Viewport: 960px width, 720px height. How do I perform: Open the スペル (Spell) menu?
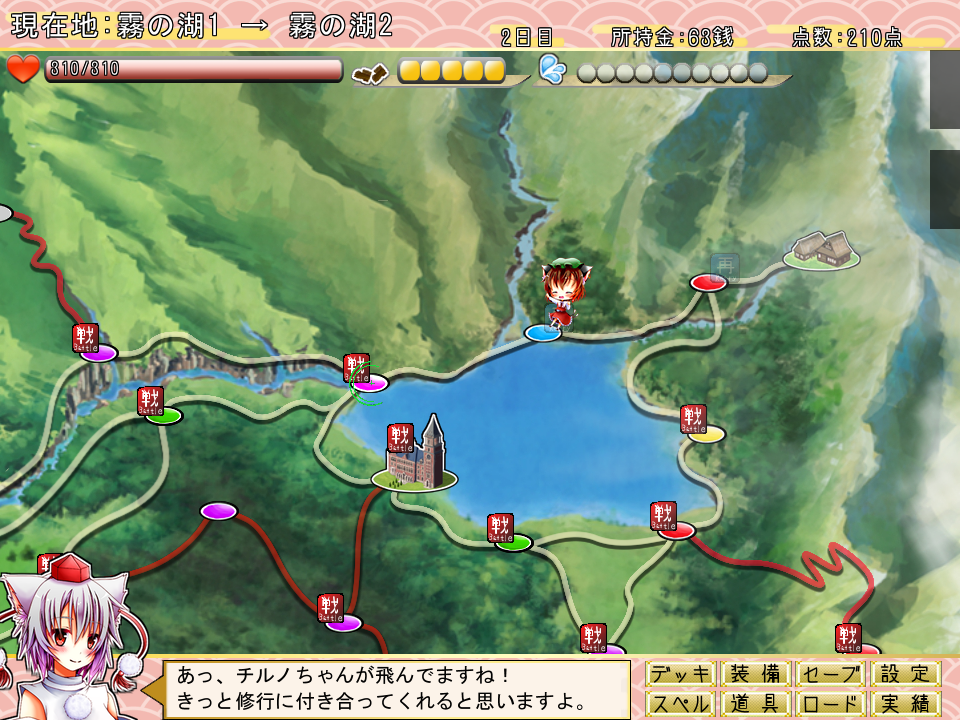[x=682, y=704]
